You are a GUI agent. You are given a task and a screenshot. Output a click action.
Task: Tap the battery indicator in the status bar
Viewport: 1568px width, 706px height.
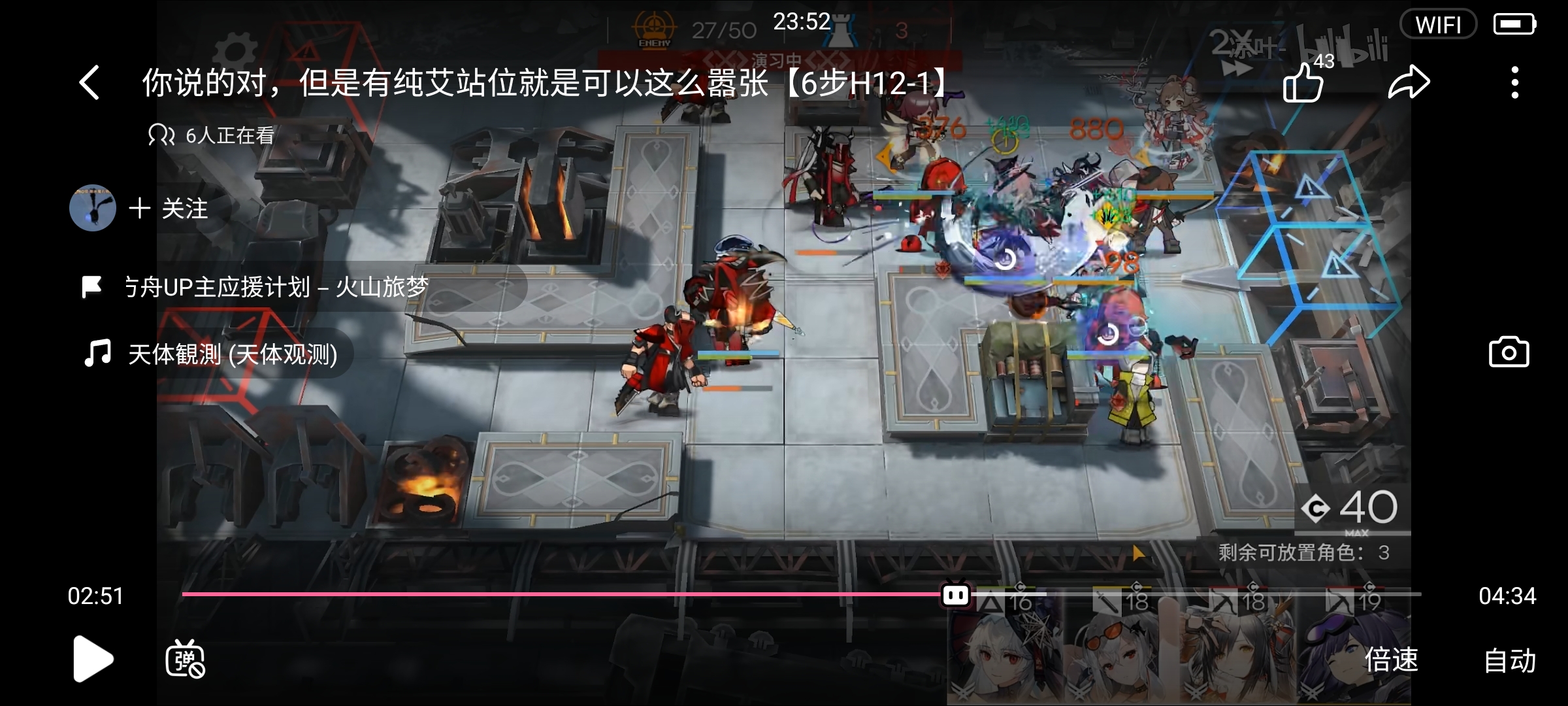[1515, 24]
